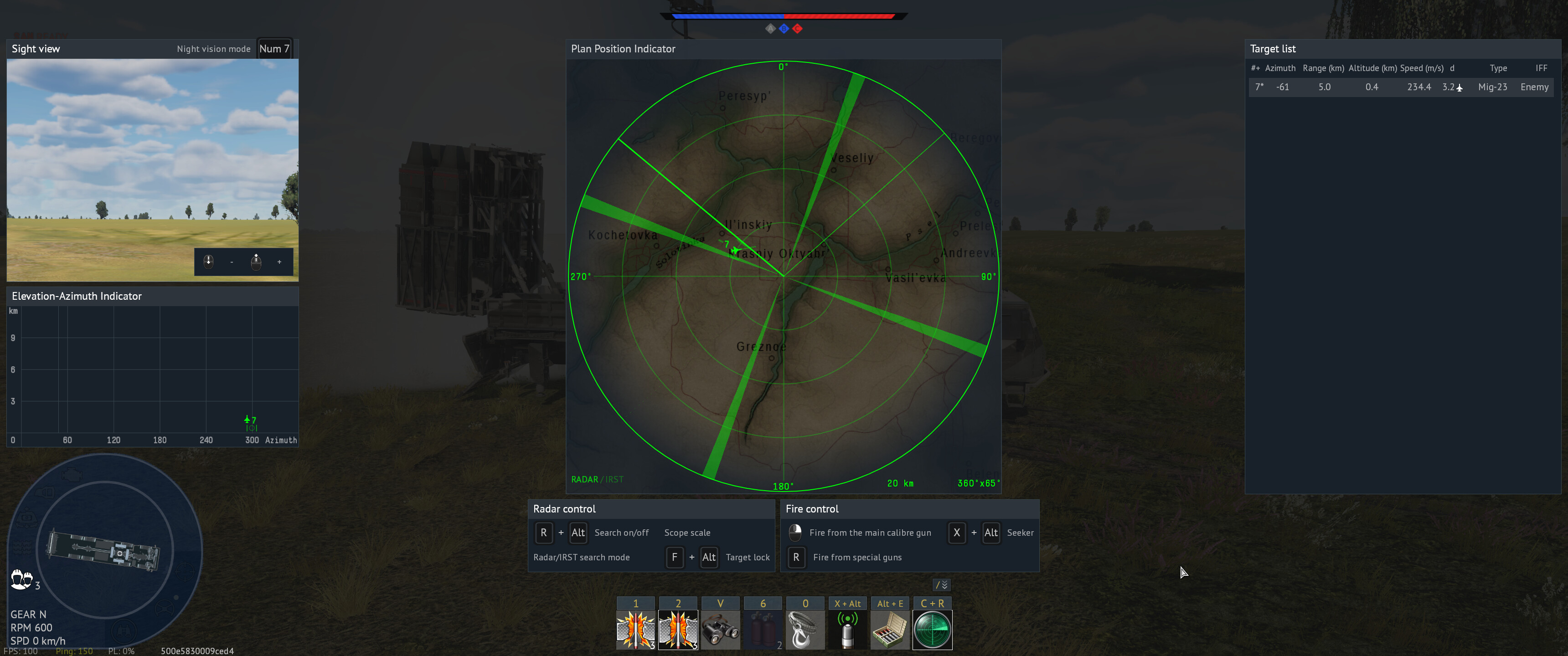Click the crew count icon
Screen dimensions: 1568x656
click(x=22, y=579)
